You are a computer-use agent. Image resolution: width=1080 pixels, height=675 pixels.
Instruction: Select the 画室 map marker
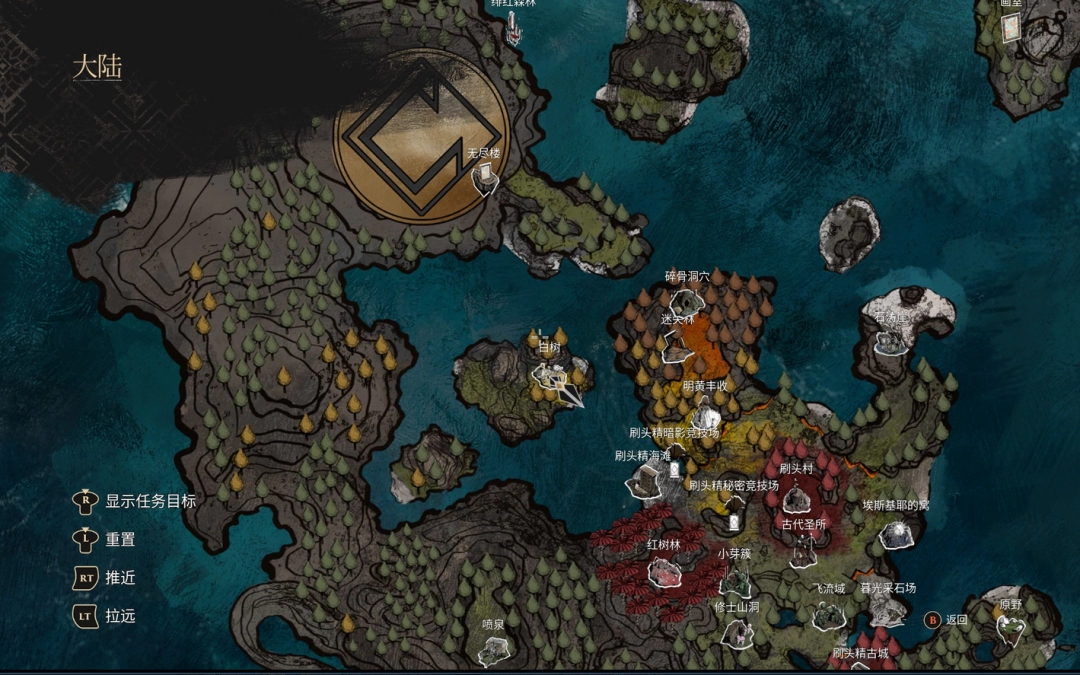pyautogui.click(x=1012, y=27)
